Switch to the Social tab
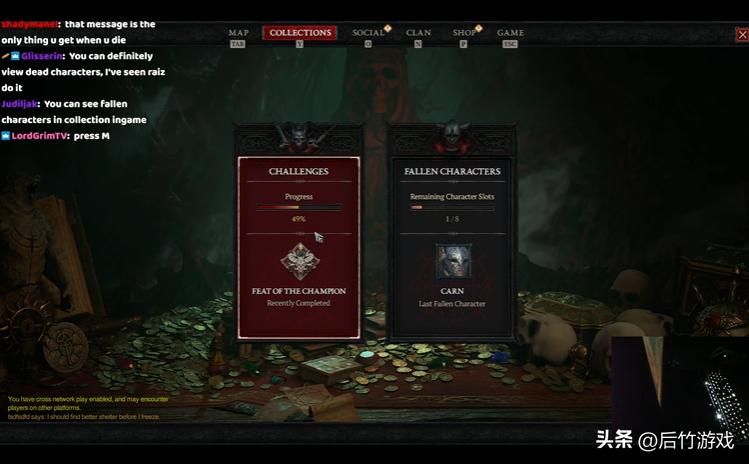 coord(368,33)
